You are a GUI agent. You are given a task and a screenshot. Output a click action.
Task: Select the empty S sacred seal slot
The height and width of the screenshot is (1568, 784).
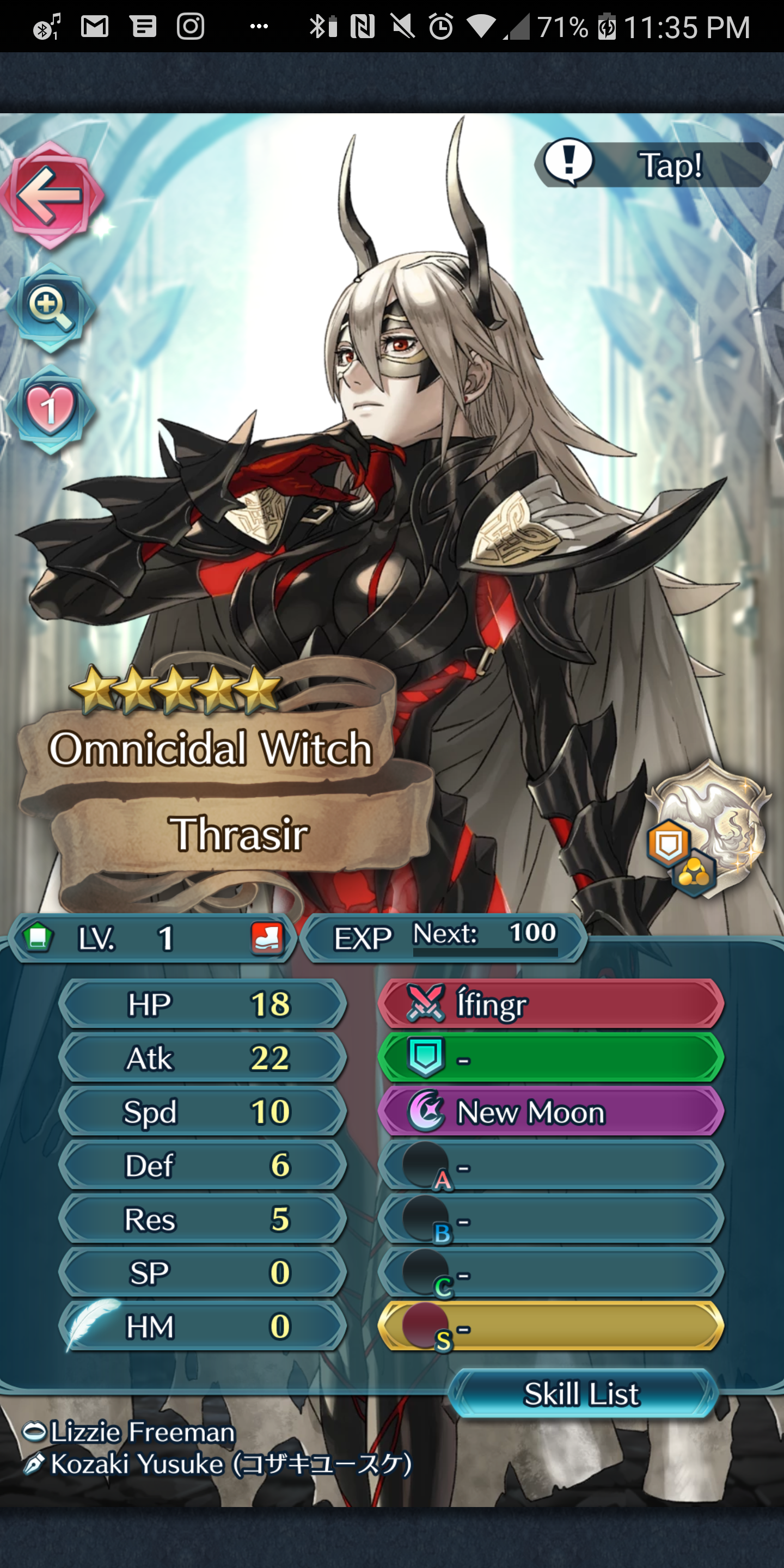(x=551, y=1327)
